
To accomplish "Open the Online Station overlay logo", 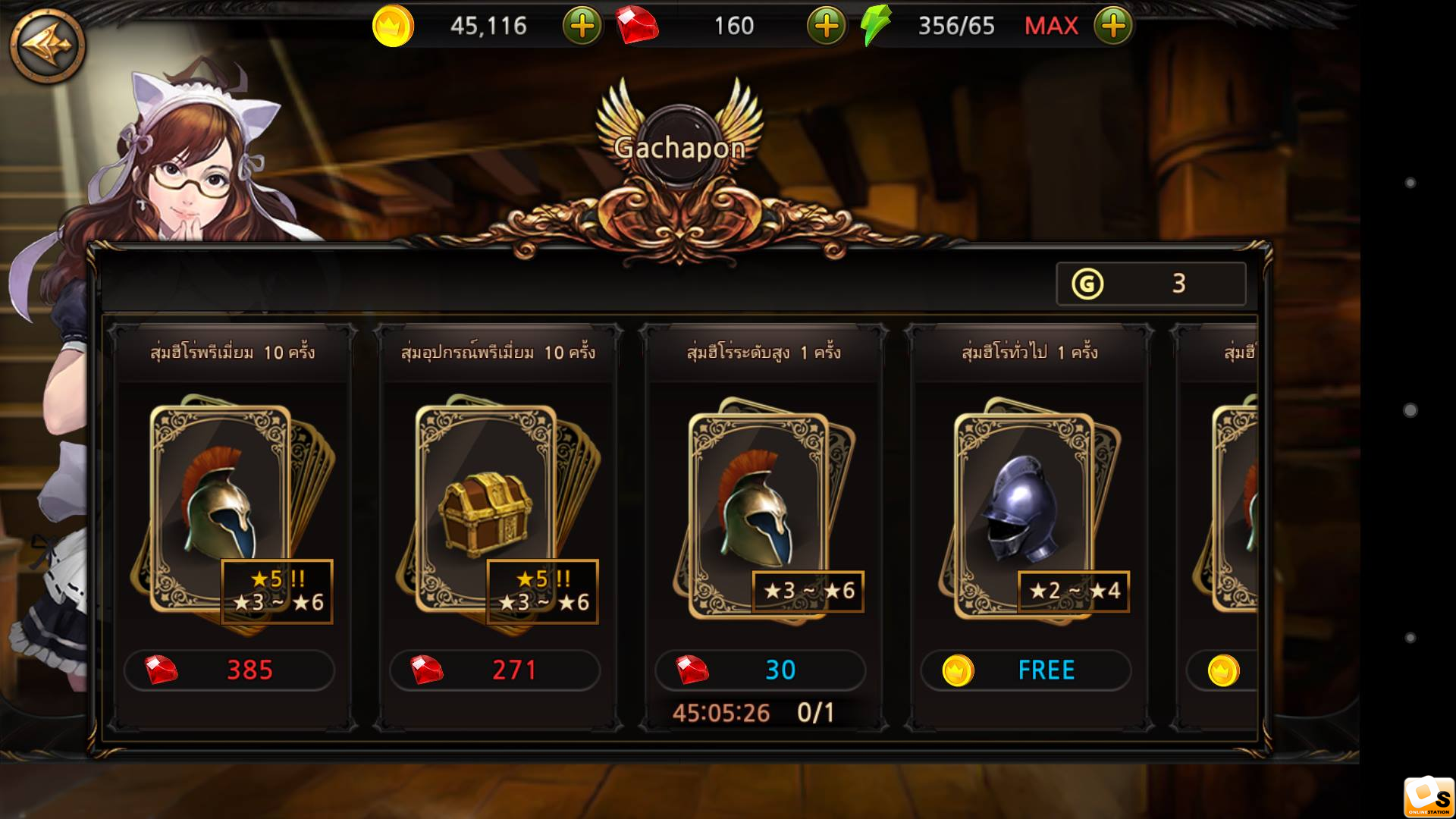I will pyautogui.click(x=1428, y=797).
